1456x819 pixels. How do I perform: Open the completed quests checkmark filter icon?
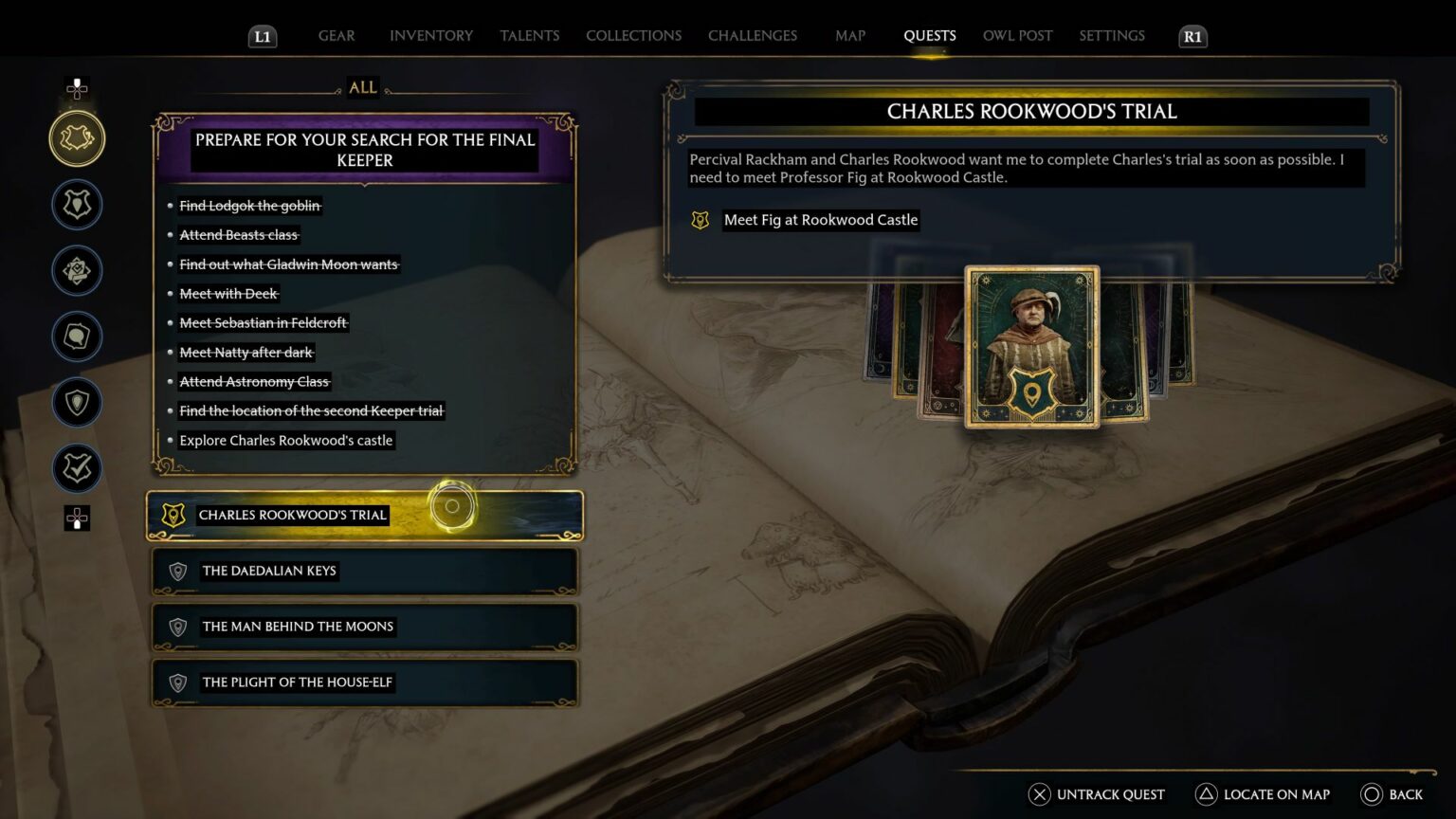(x=77, y=468)
